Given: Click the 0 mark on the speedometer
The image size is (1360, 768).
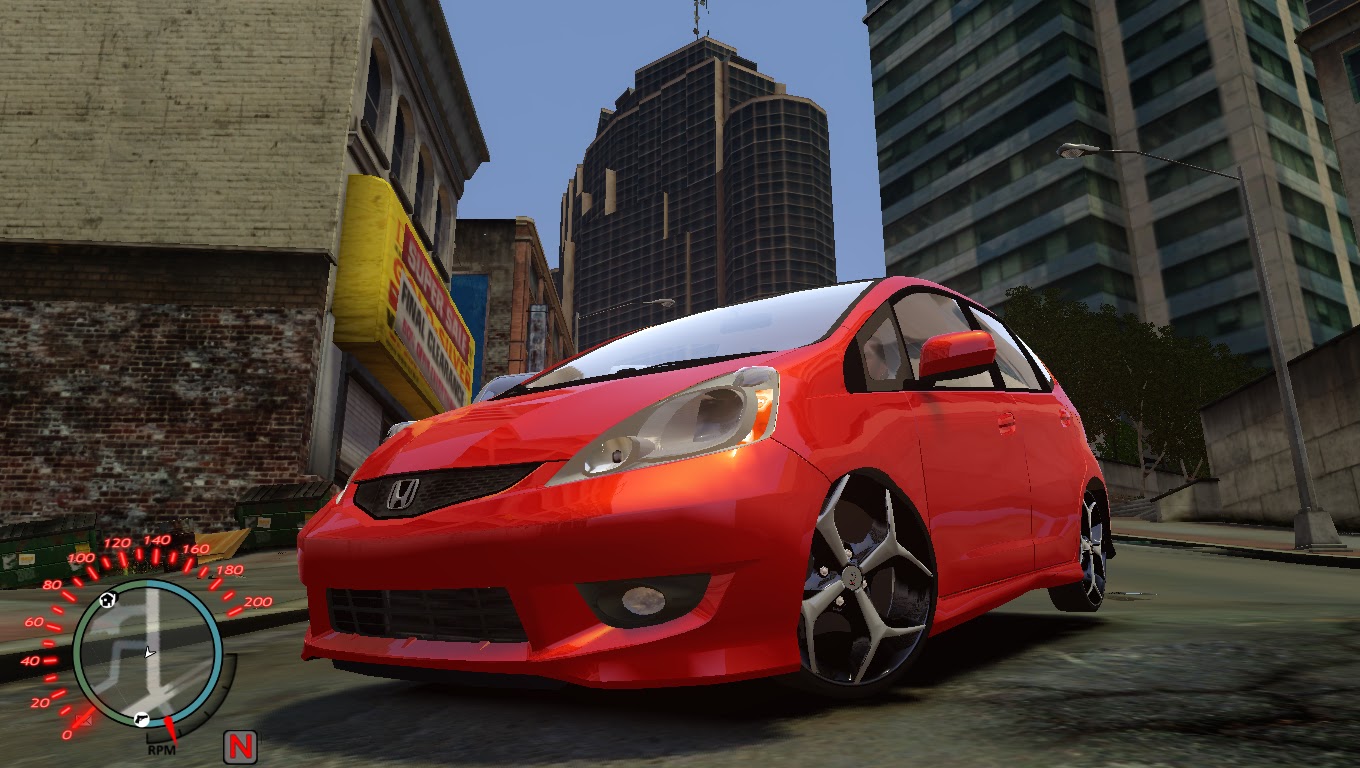Looking at the screenshot, I should [x=66, y=733].
